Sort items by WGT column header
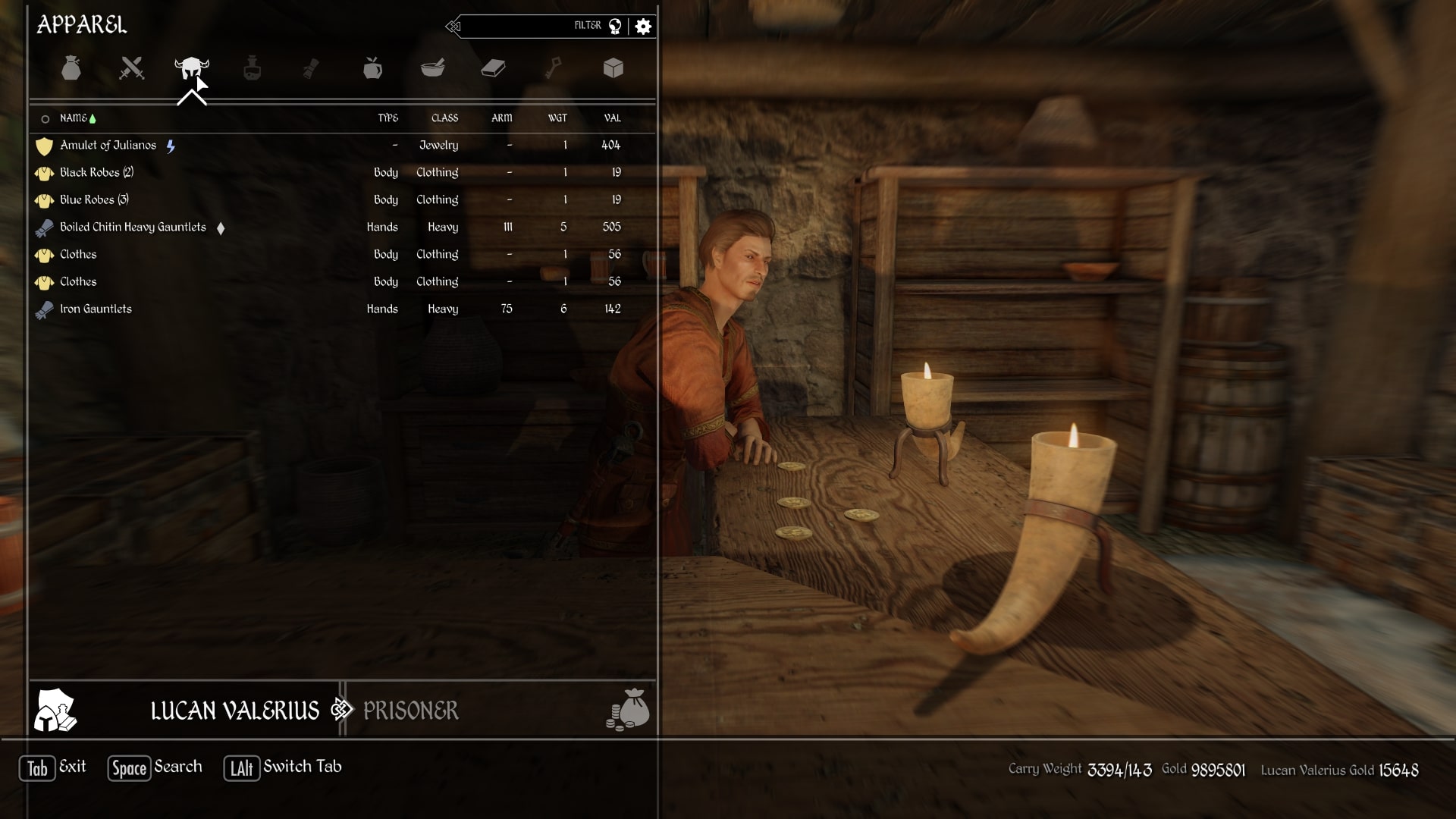The image size is (1456, 819). point(557,118)
